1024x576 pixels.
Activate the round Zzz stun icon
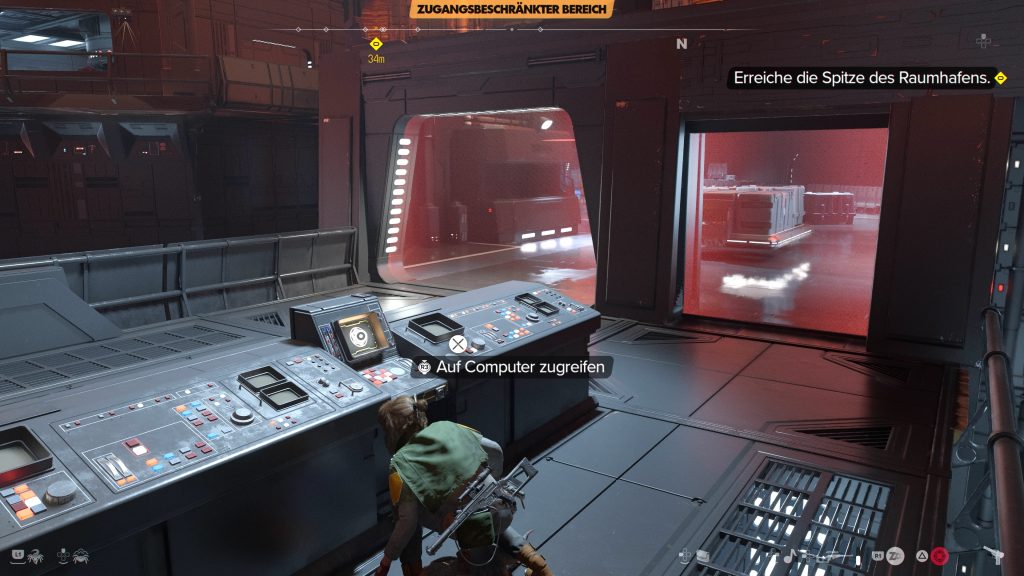(895, 556)
